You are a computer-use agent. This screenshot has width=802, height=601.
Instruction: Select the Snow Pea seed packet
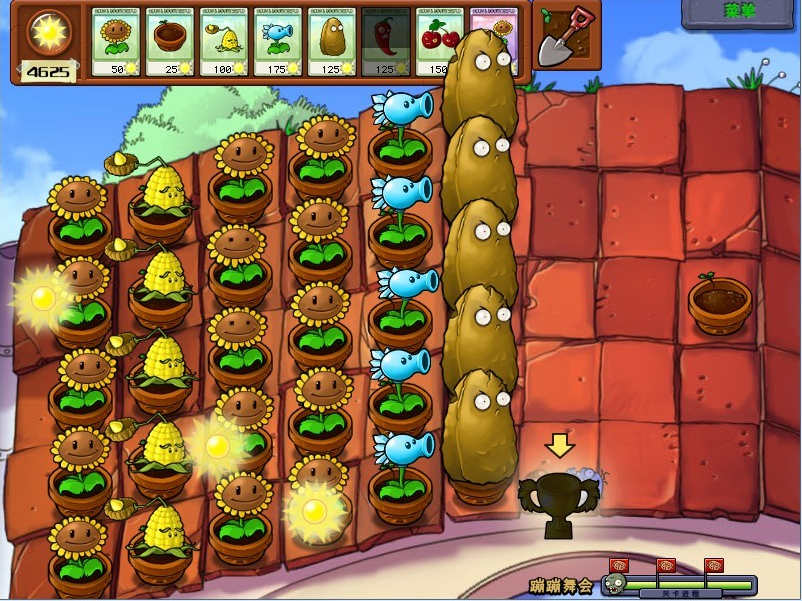pos(278,41)
